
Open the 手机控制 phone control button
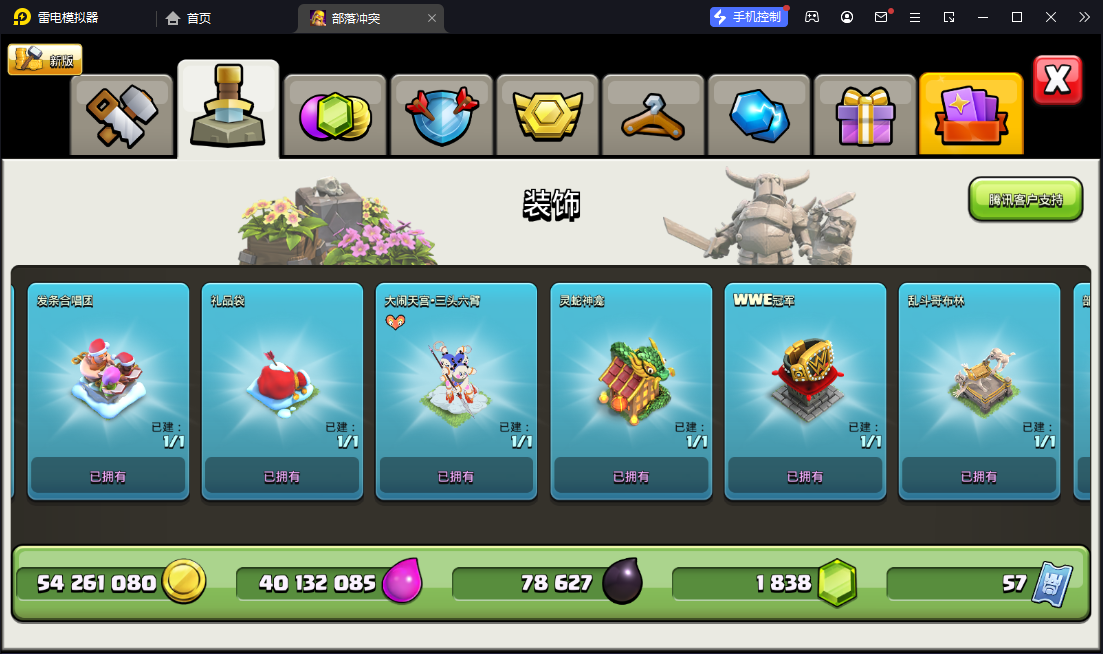pyautogui.click(x=749, y=17)
